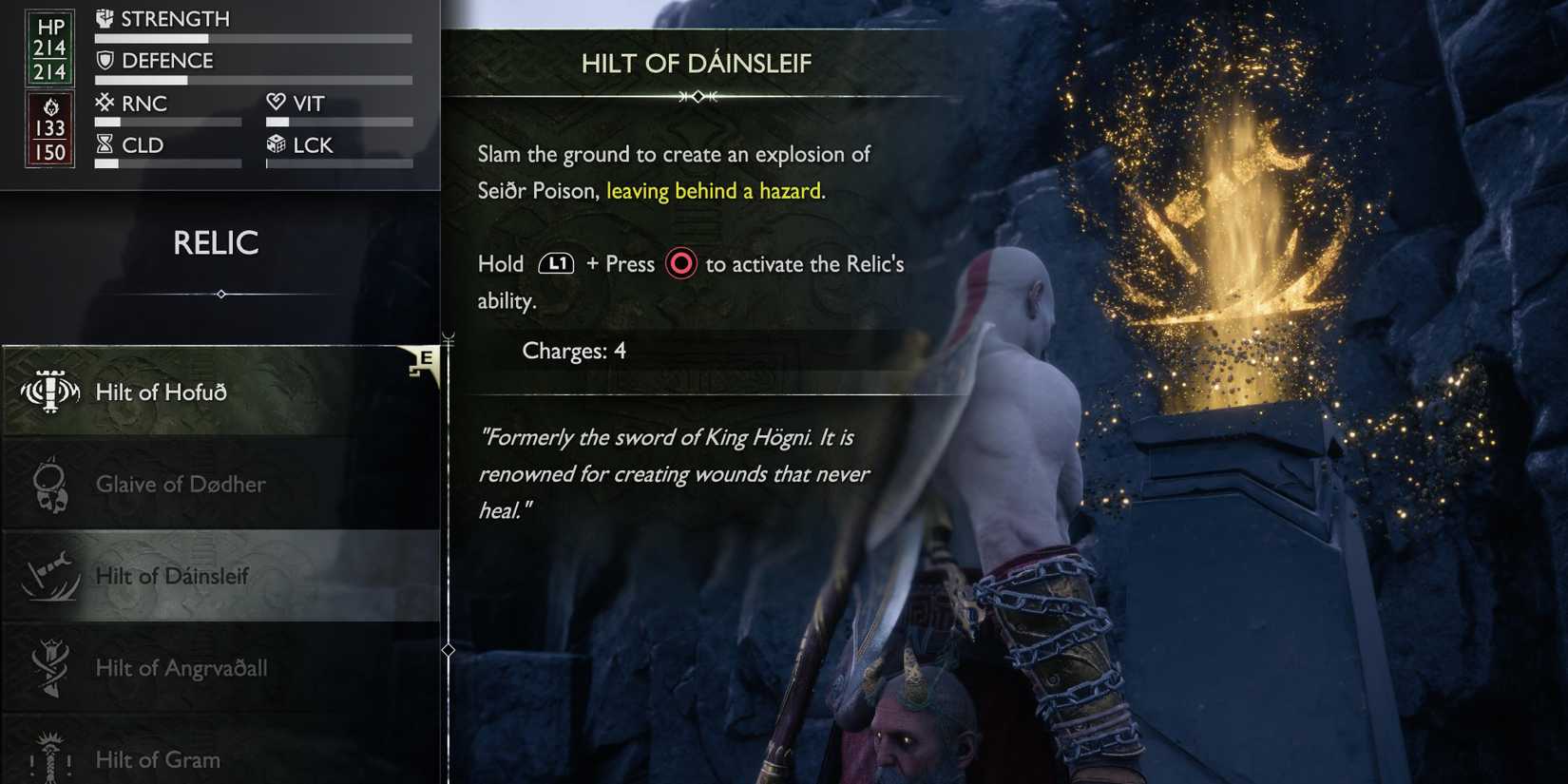Click the Hilt of Angrvaðall relic icon

(x=49, y=668)
